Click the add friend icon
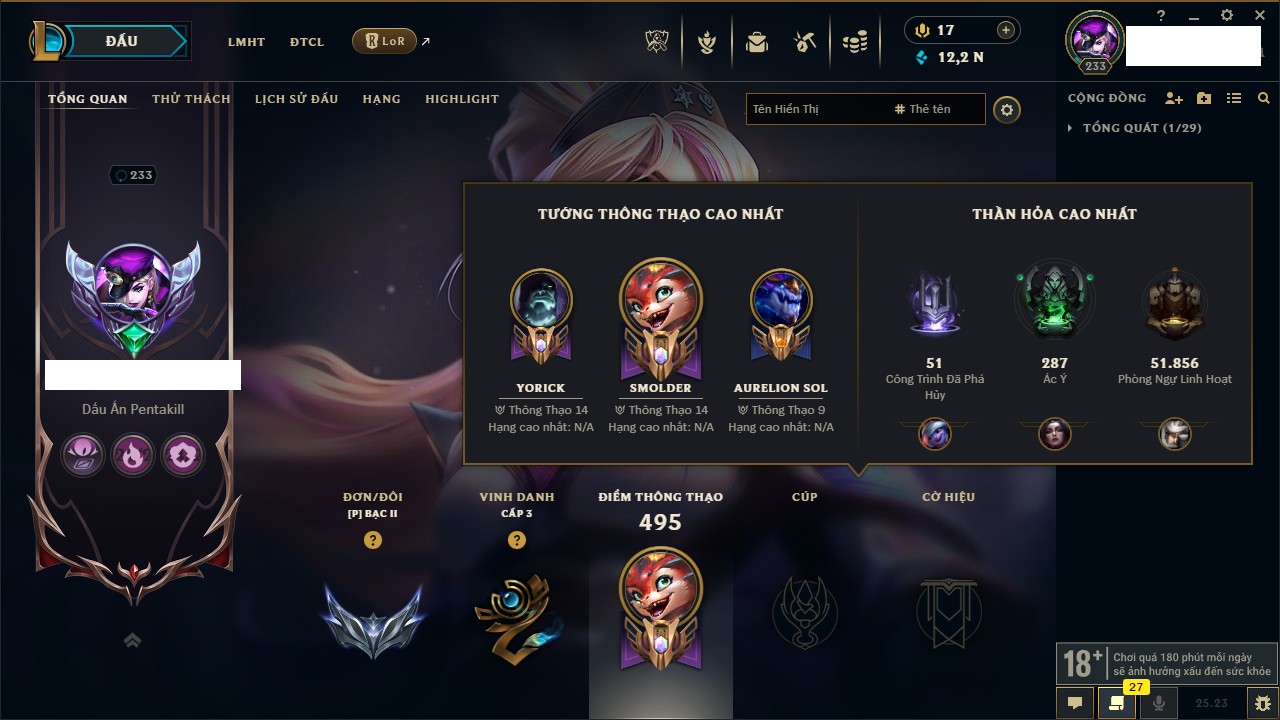The height and width of the screenshot is (720, 1280). (1174, 98)
